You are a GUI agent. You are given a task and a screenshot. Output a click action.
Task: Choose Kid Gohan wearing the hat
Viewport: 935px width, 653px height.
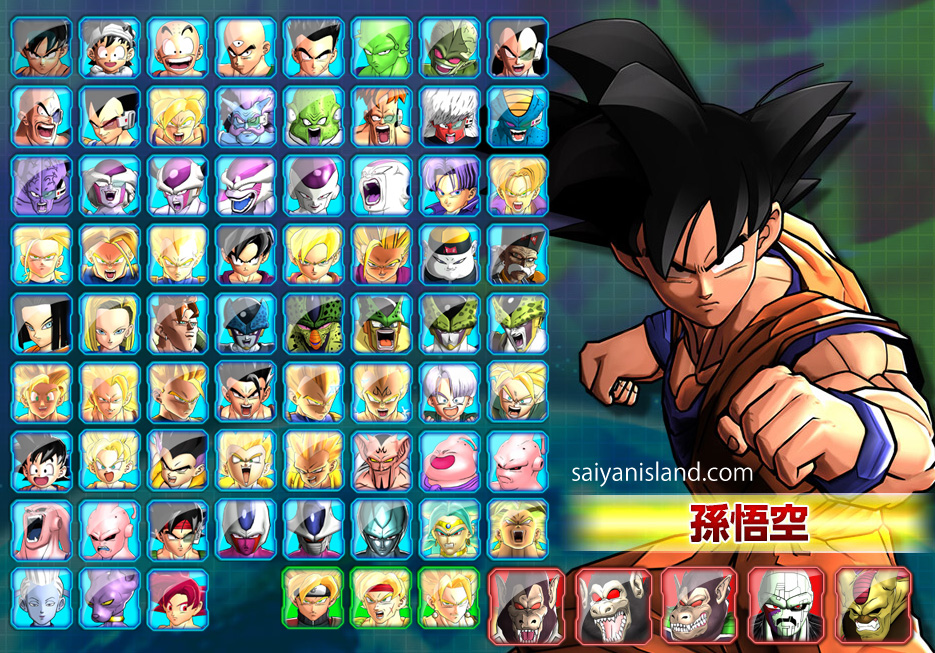click(110, 48)
